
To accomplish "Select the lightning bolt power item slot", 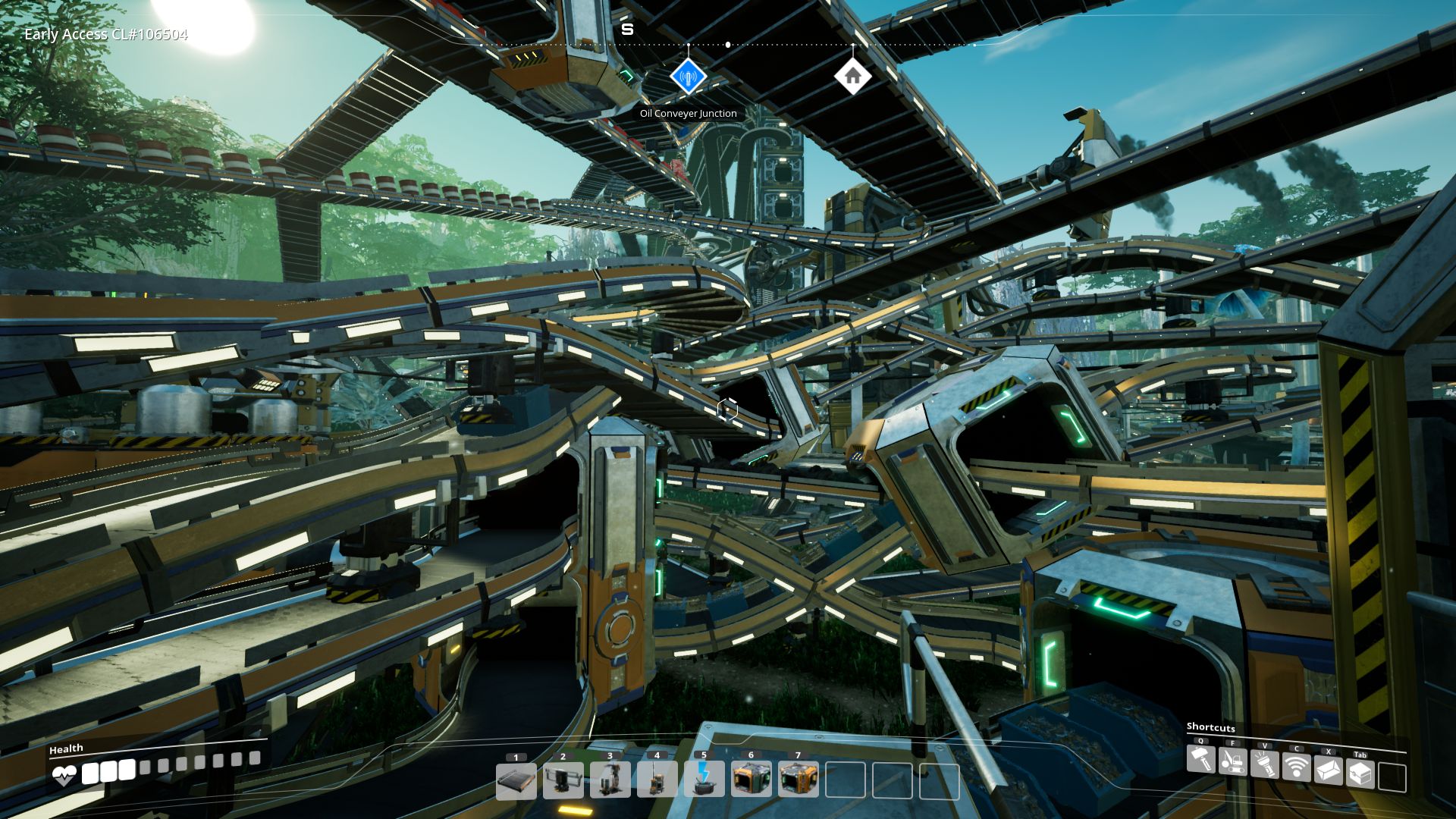I will [704, 781].
